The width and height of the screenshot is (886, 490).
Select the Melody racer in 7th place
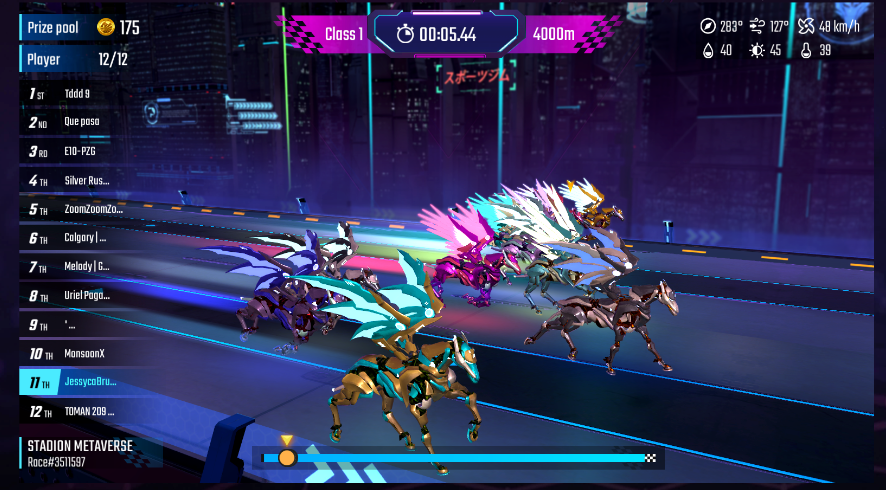86,267
